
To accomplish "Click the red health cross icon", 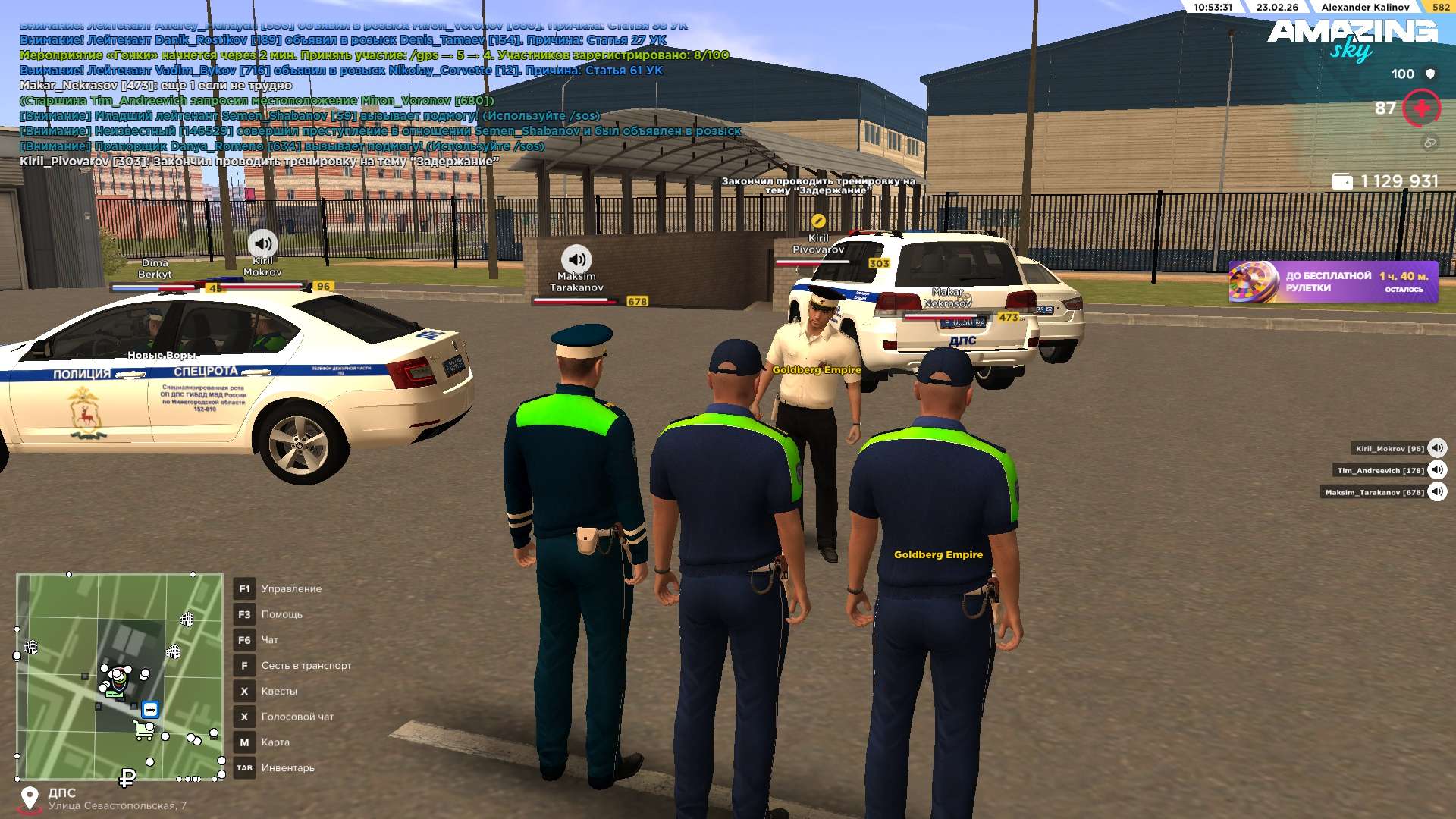I will pyautogui.click(x=1421, y=108).
